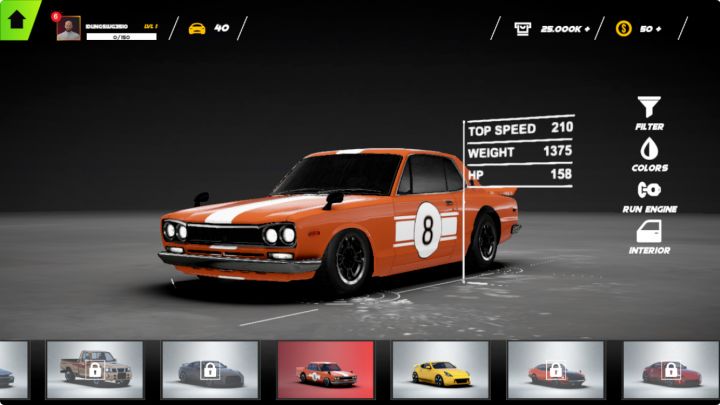Choose the orange number 8 car thumbnail
Screen dimensions: 720x405
coord(325,370)
